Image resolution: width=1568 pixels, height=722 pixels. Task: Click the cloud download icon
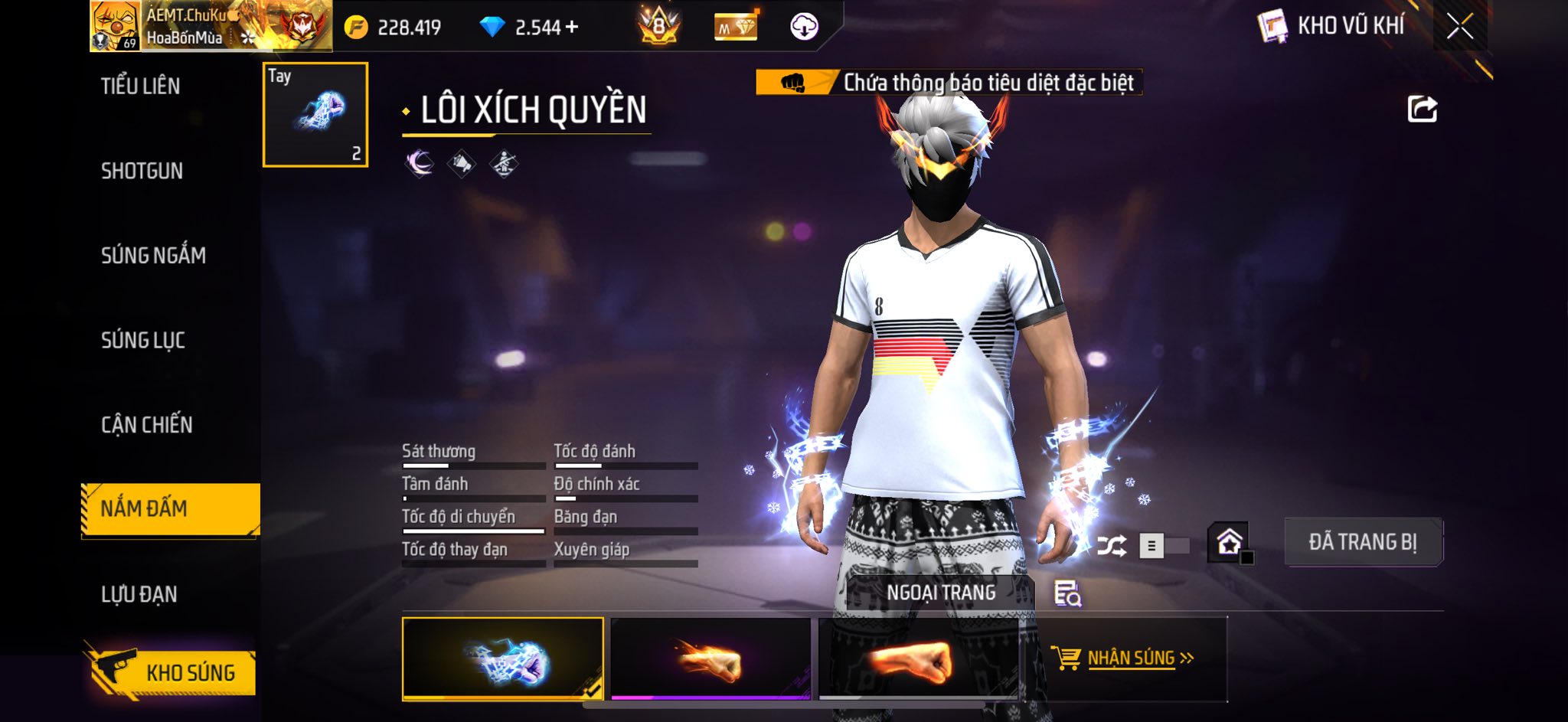[x=803, y=27]
